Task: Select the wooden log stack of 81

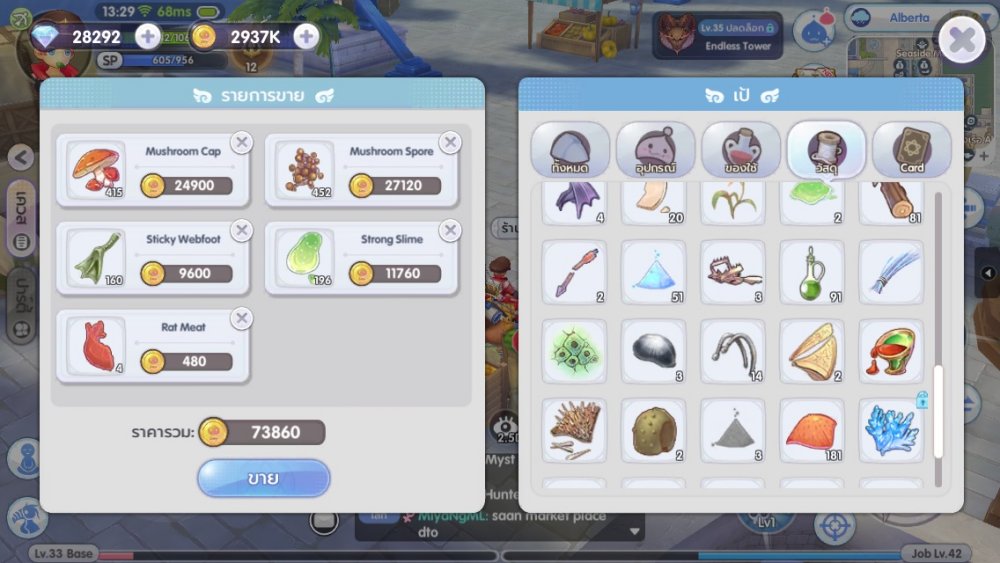Action: pos(890,200)
